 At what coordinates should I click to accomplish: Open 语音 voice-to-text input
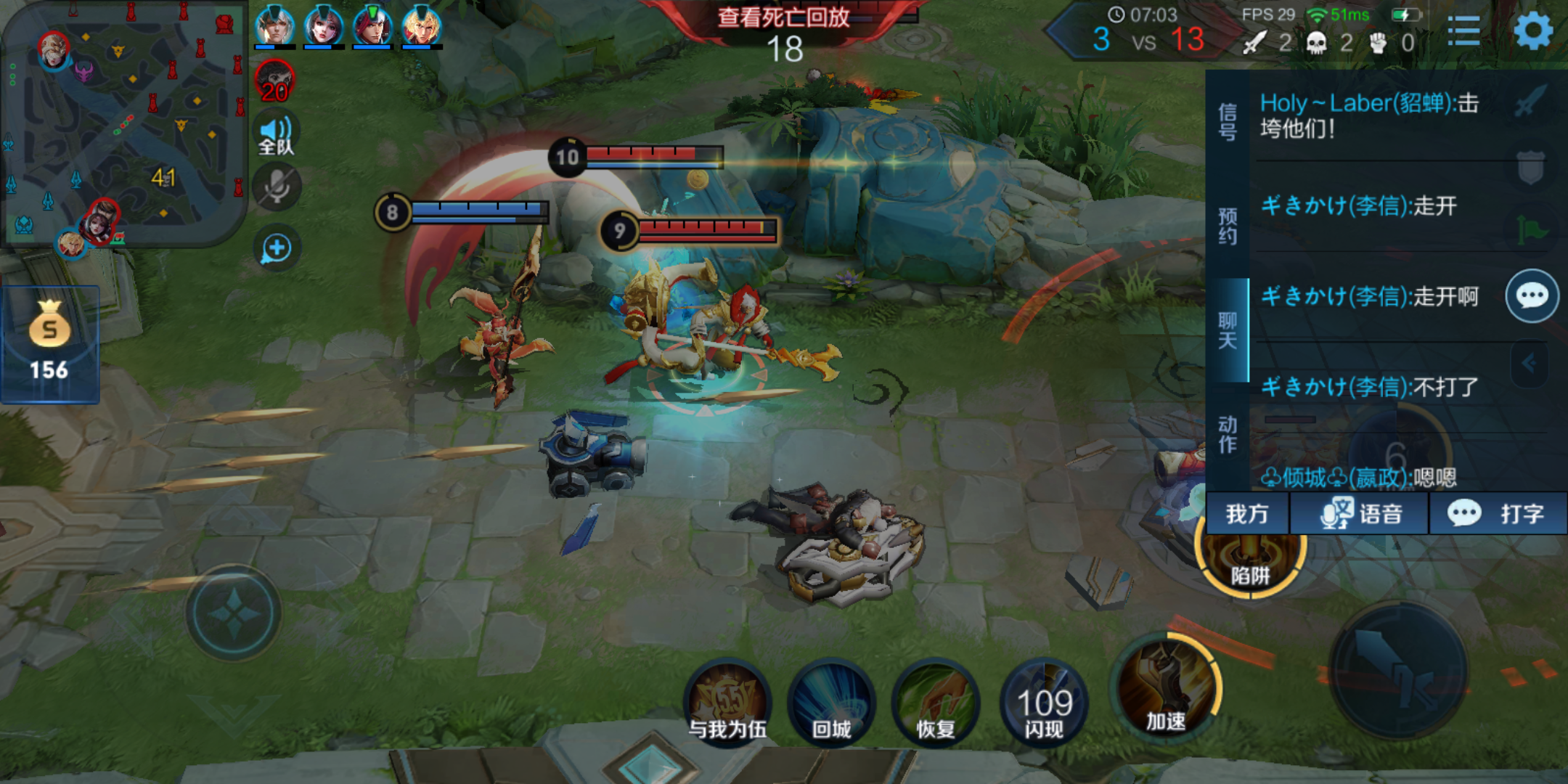pyautogui.click(x=1360, y=514)
